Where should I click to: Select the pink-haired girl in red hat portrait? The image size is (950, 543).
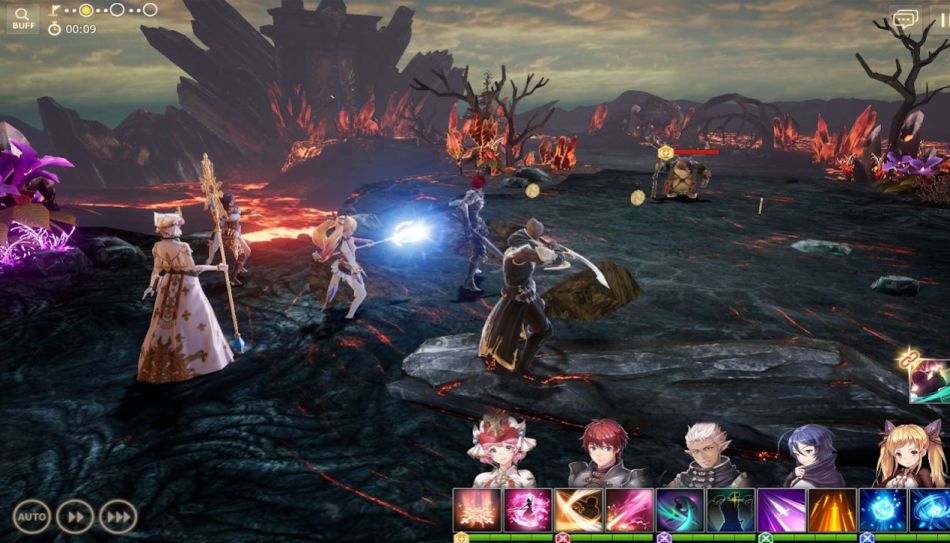click(500, 453)
